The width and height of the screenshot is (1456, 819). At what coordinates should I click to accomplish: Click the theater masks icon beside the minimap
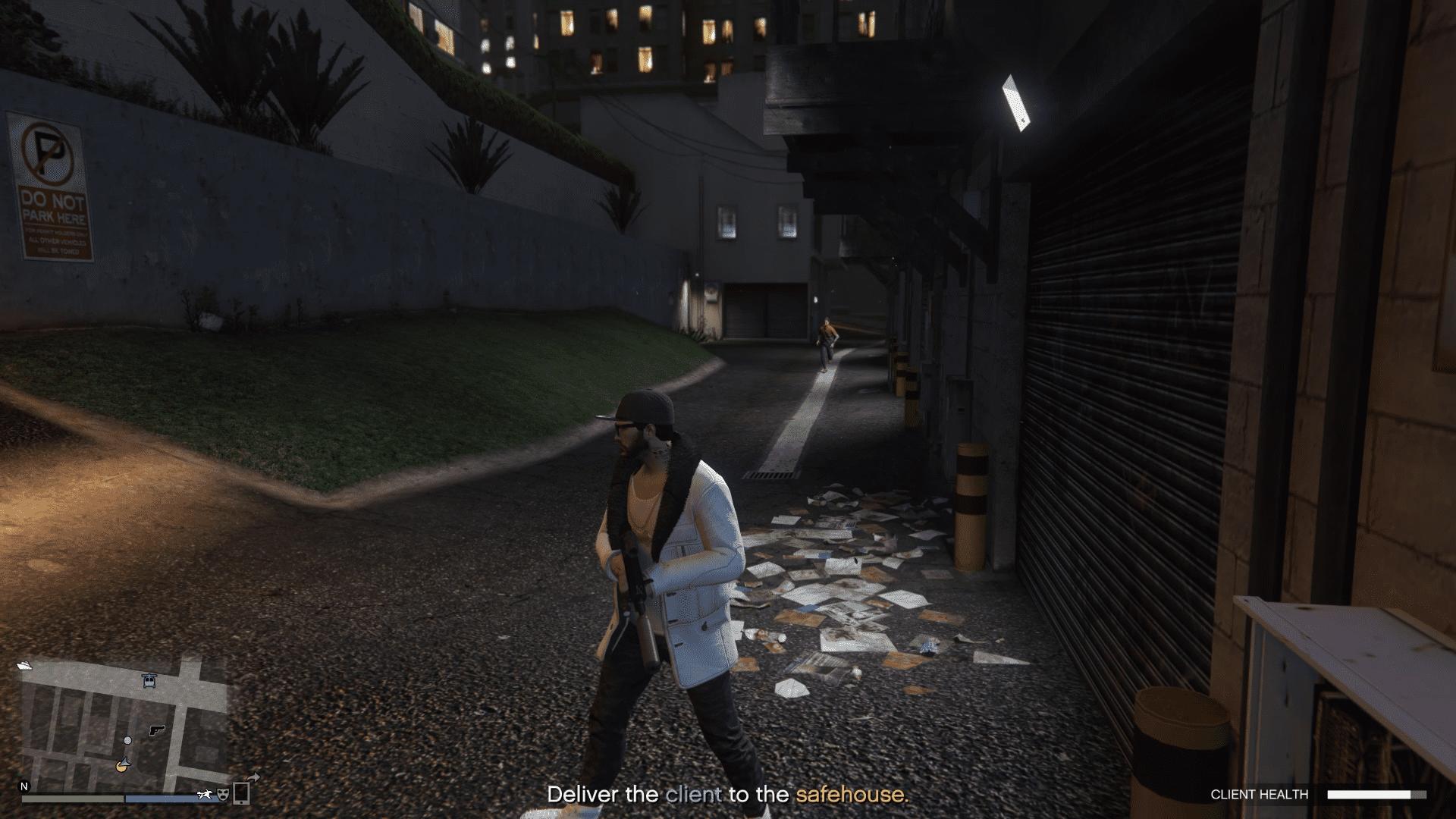coord(223,795)
